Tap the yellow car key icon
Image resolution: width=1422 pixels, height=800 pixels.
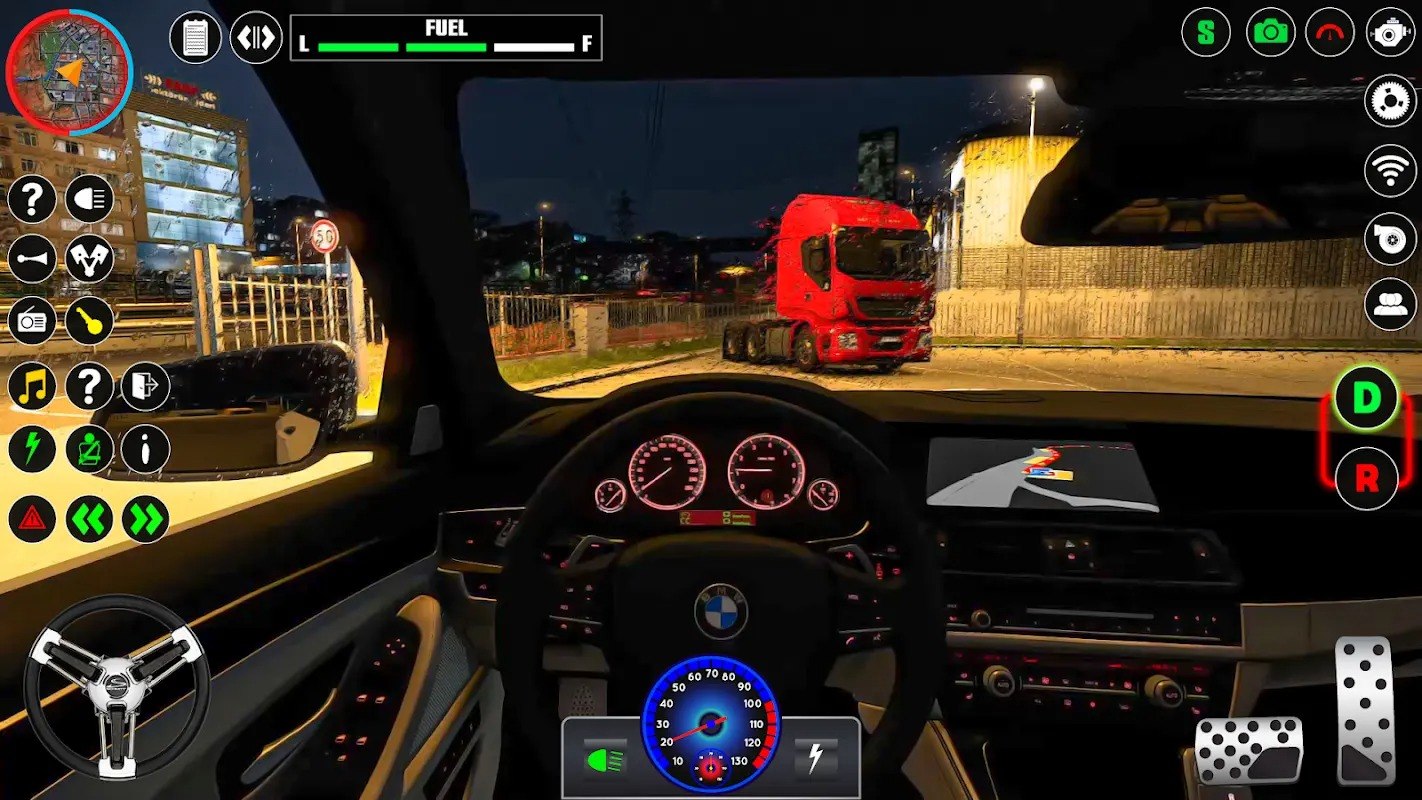click(90, 321)
